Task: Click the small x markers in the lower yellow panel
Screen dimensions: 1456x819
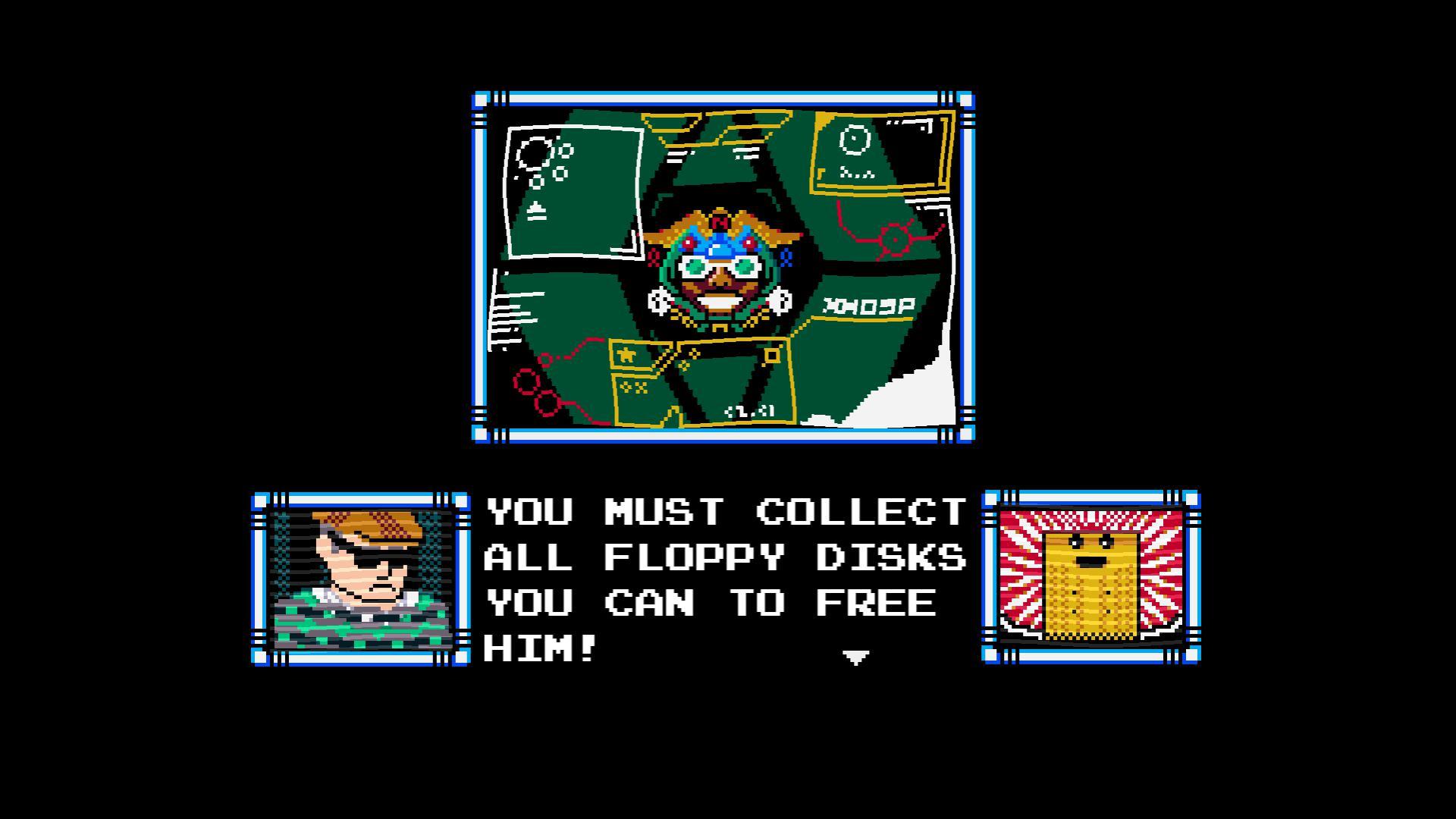Action: (633, 387)
